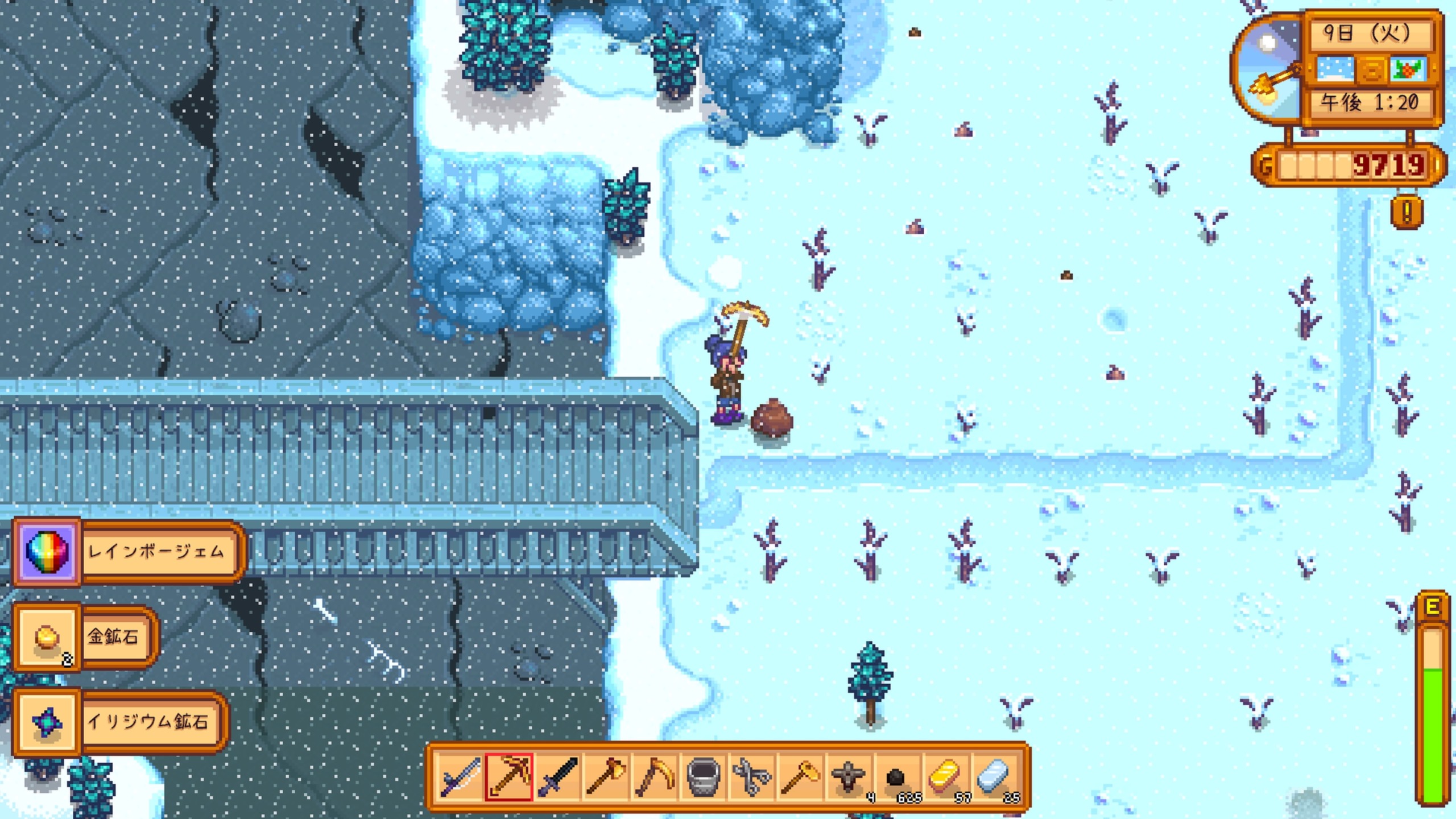
Task: Choose the dark-bladed sword slot
Action: coord(558,777)
